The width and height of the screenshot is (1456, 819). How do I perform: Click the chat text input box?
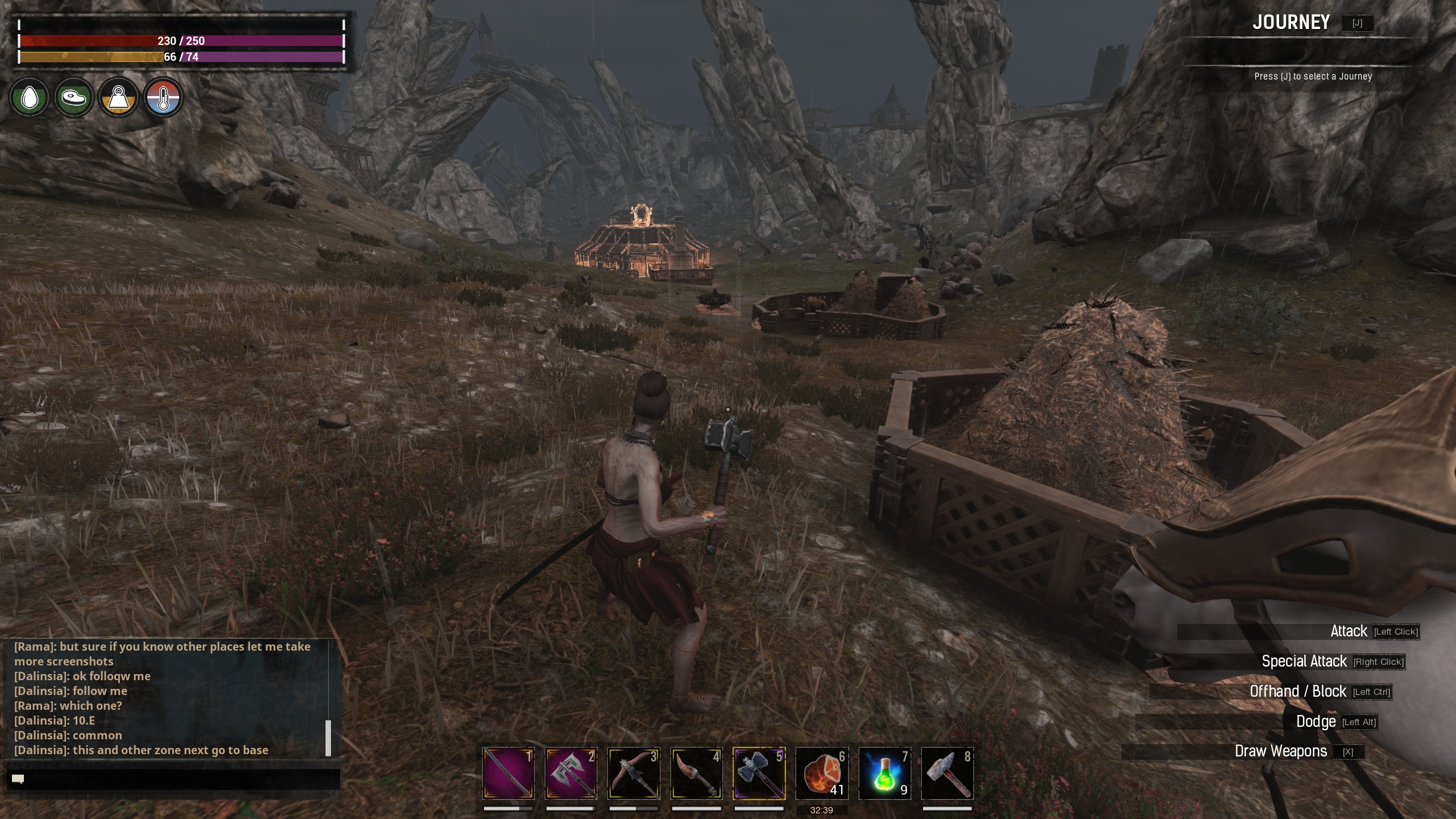point(173,779)
